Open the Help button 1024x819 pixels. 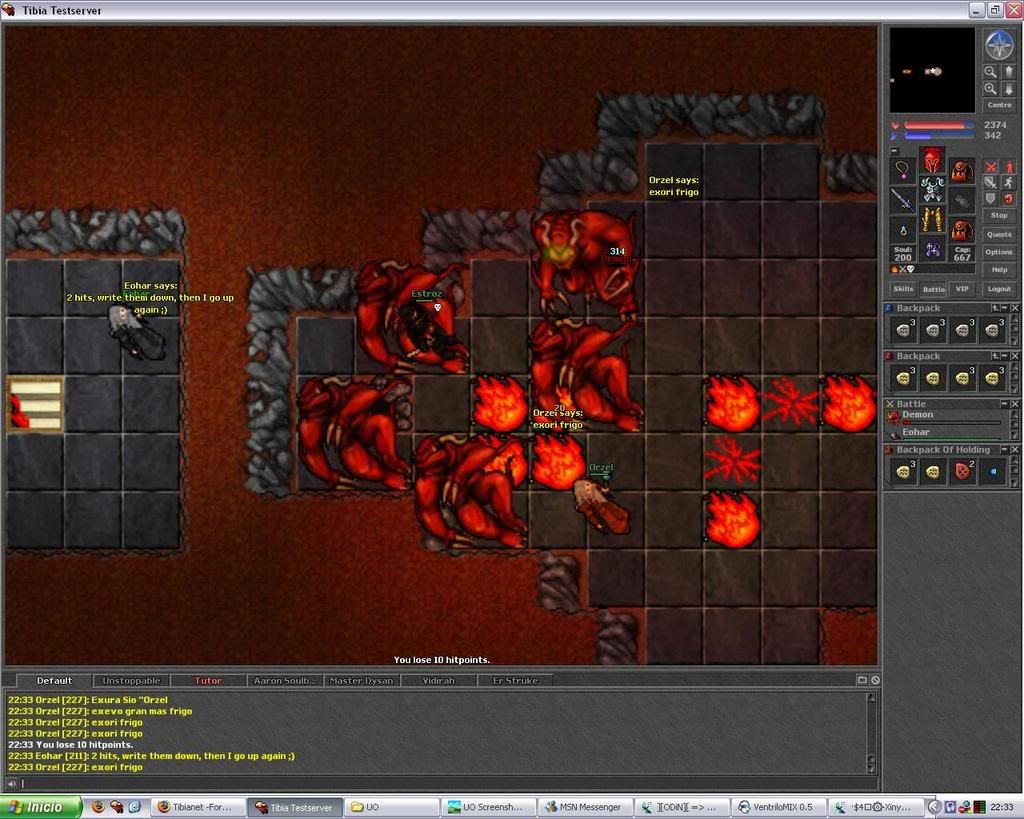[x=999, y=270]
